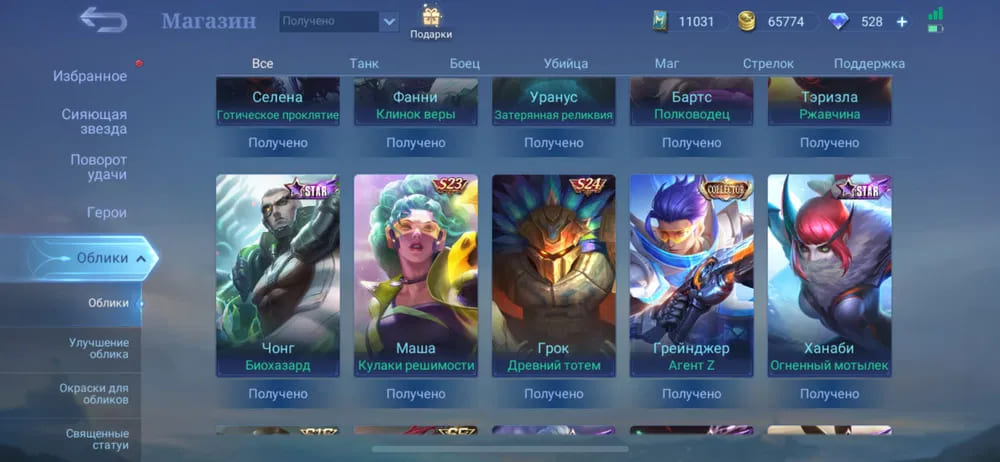Open the Подарки gift icon
This screenshot has width=1000, height=462.
tap(431, 21)
